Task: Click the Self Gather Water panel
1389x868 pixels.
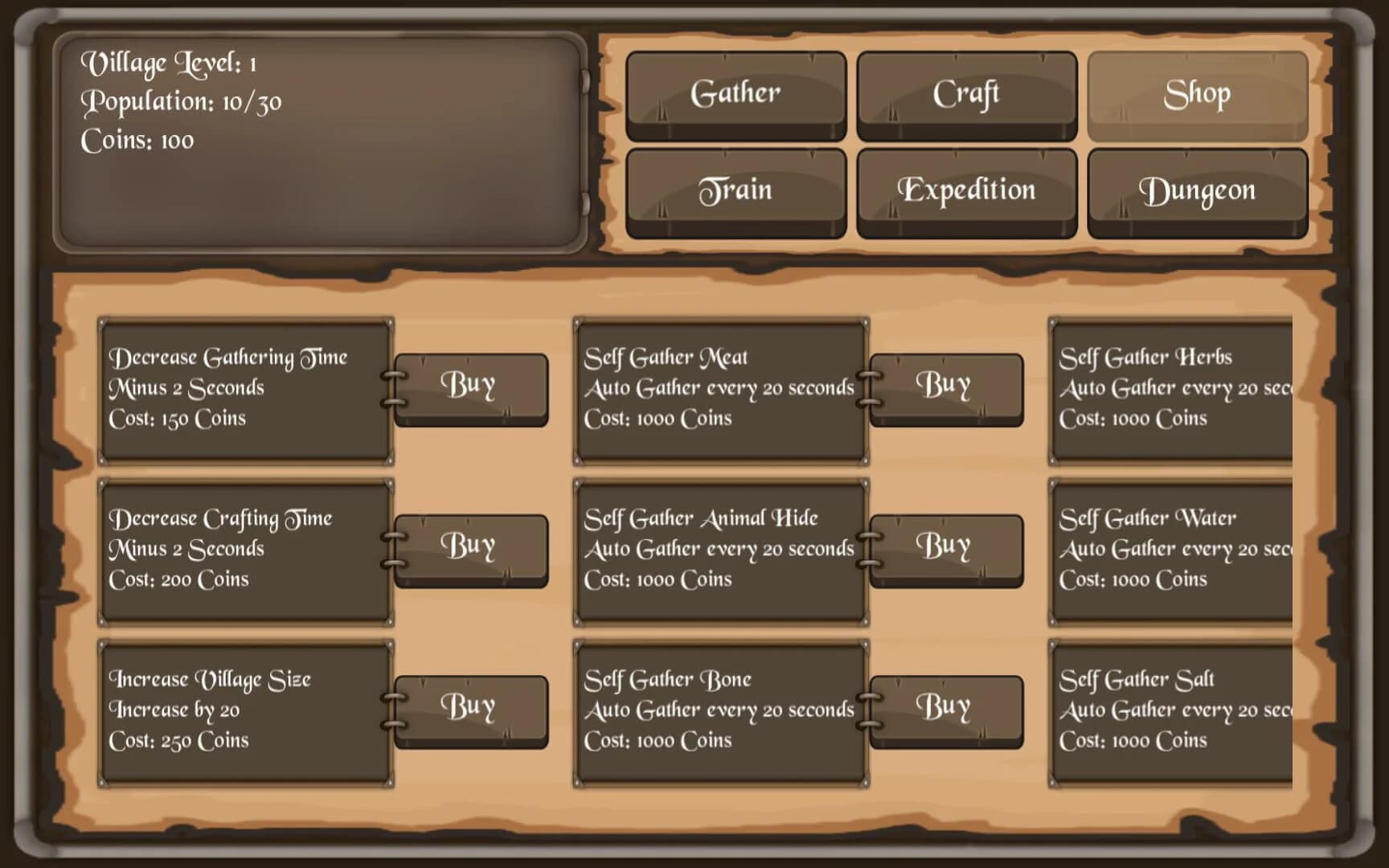Action: (x=1170, y=549)
